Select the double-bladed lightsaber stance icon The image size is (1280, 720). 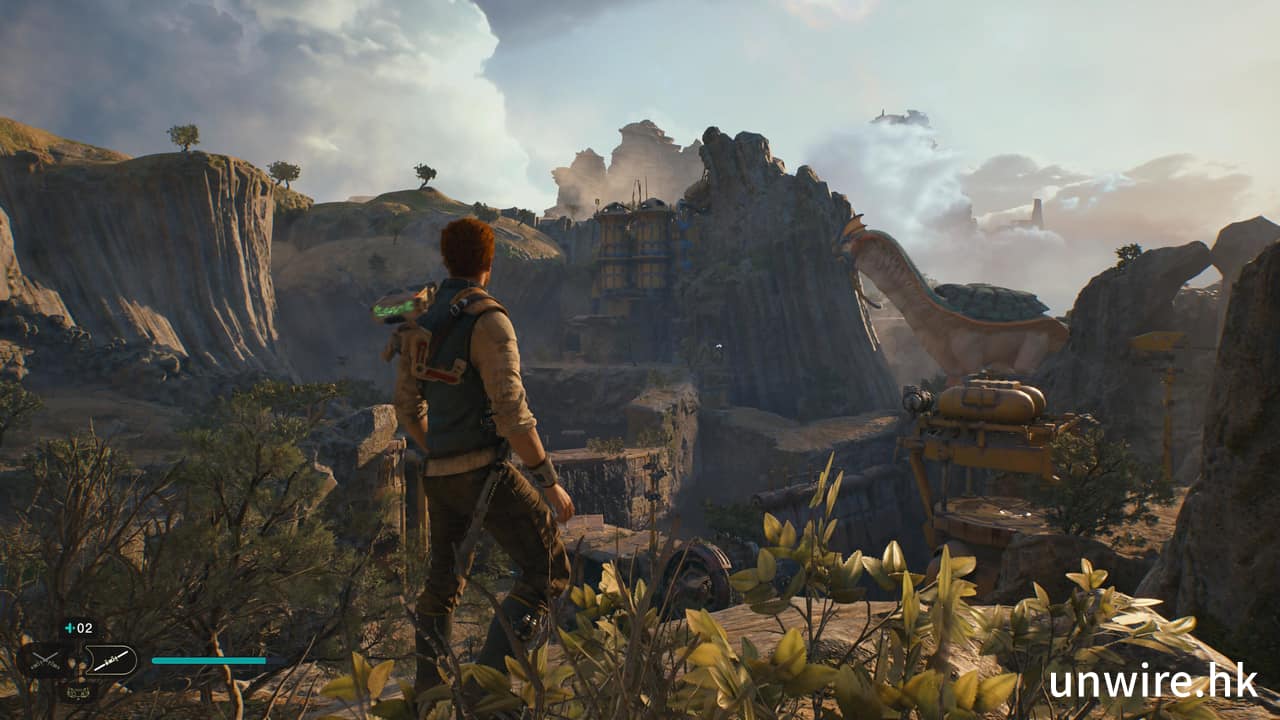[110, 659]
